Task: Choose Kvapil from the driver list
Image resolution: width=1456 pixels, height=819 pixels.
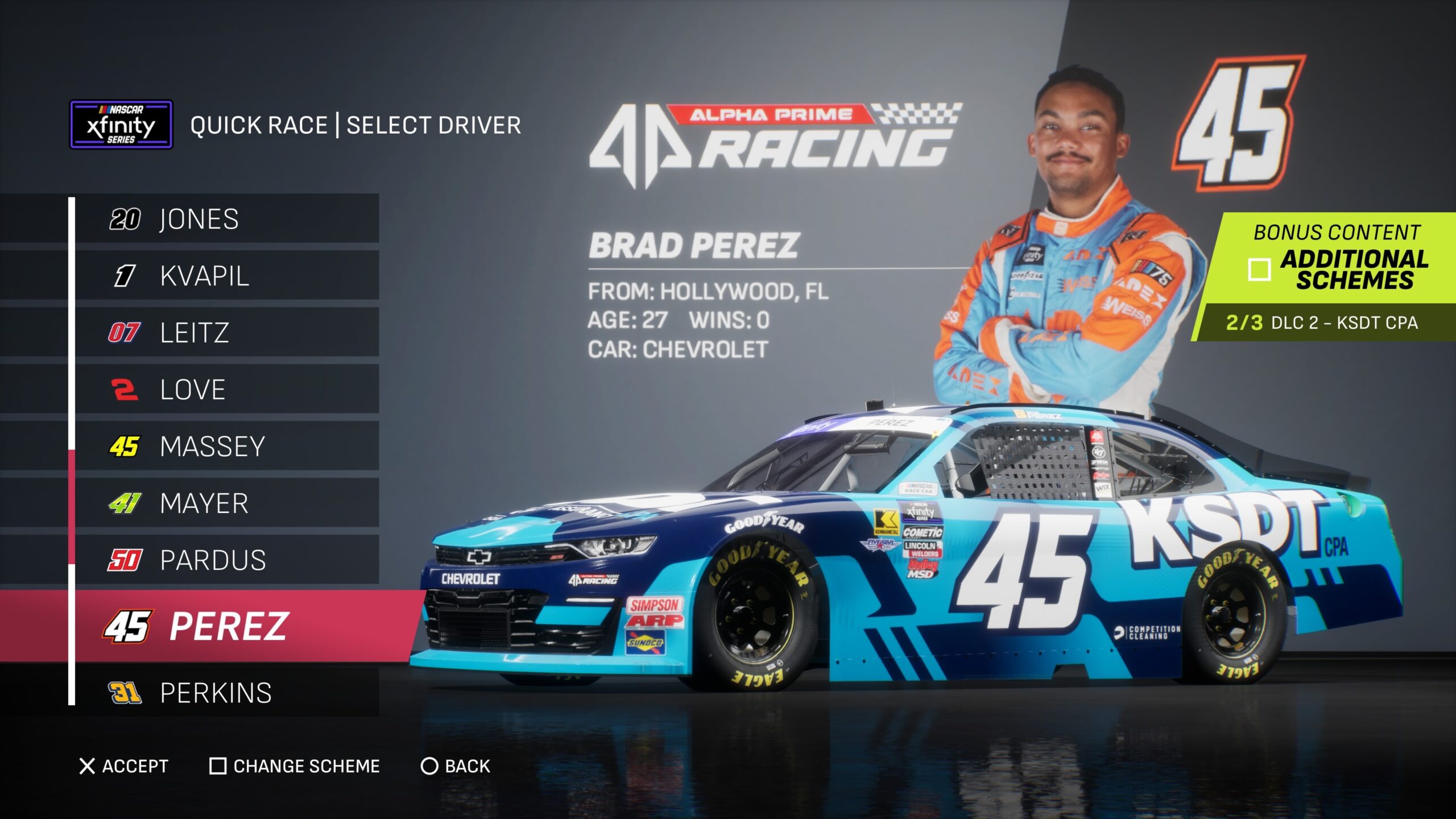Action: coord(226,276)
